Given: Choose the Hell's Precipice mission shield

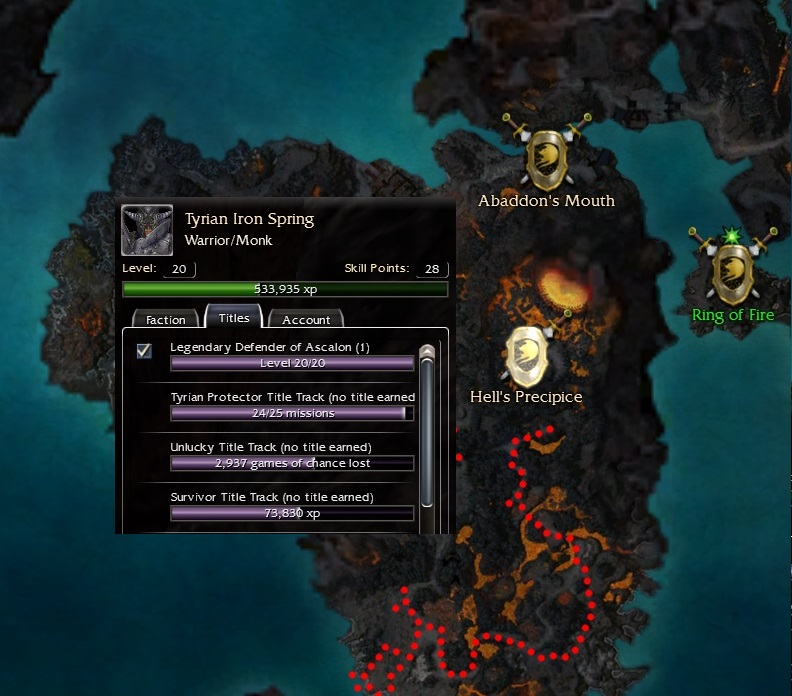Looking at the screenshot, I should point(525,355).
